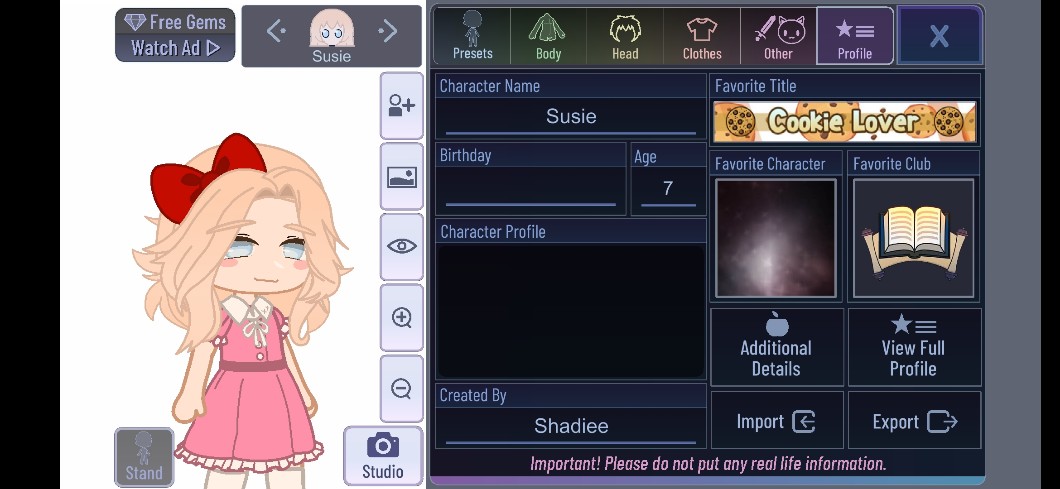Viewport: 1060px width, 489px height.
Task: Open Additional Details
Action: pos(776,347)
